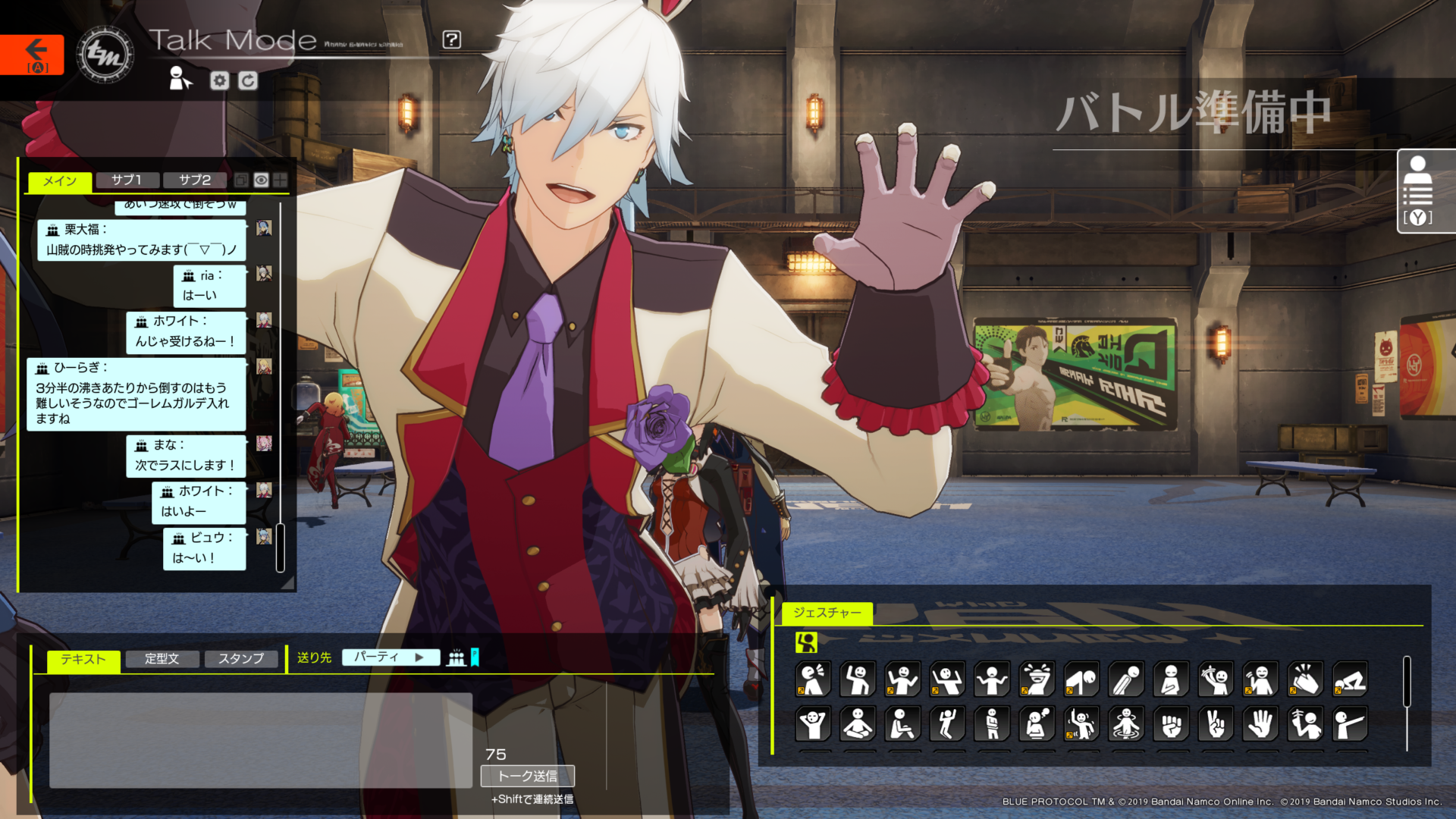This screenshot has height=819, width=1456.
Task: Open the パーティ recipient dropdown
Action: coord(390,657)
